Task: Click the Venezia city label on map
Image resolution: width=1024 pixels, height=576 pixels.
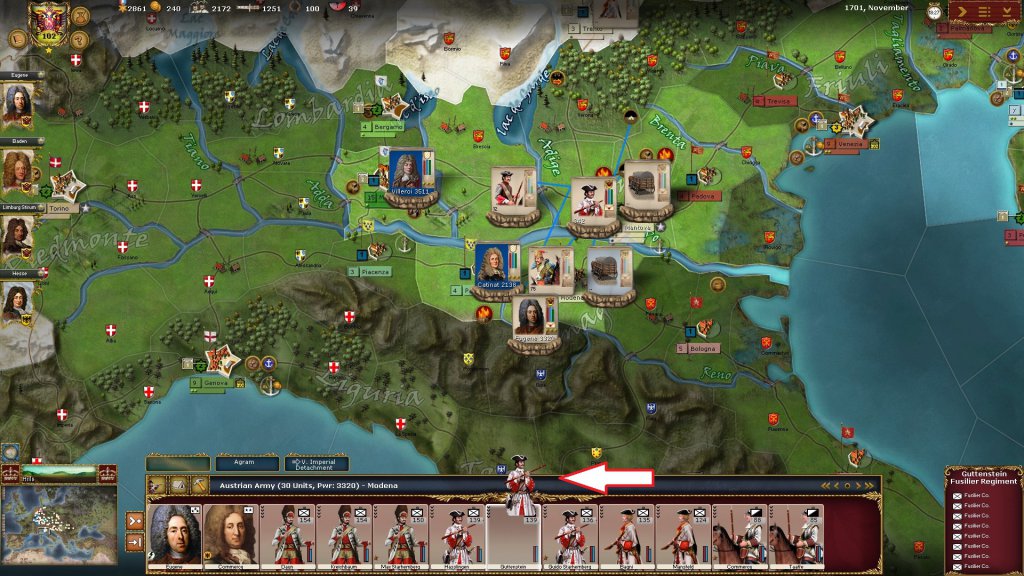Action: (843, 143)
